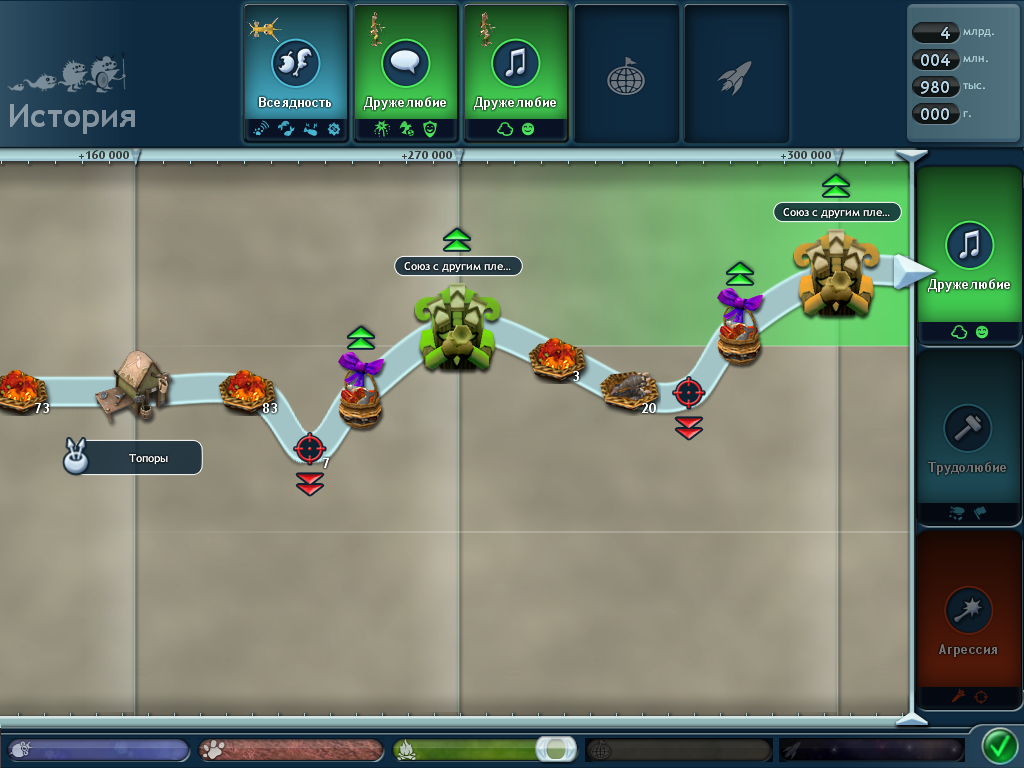This screenshot has height=768, width=1024.
Task: Select the Всеядность stage card
Action: pos(295,73)
